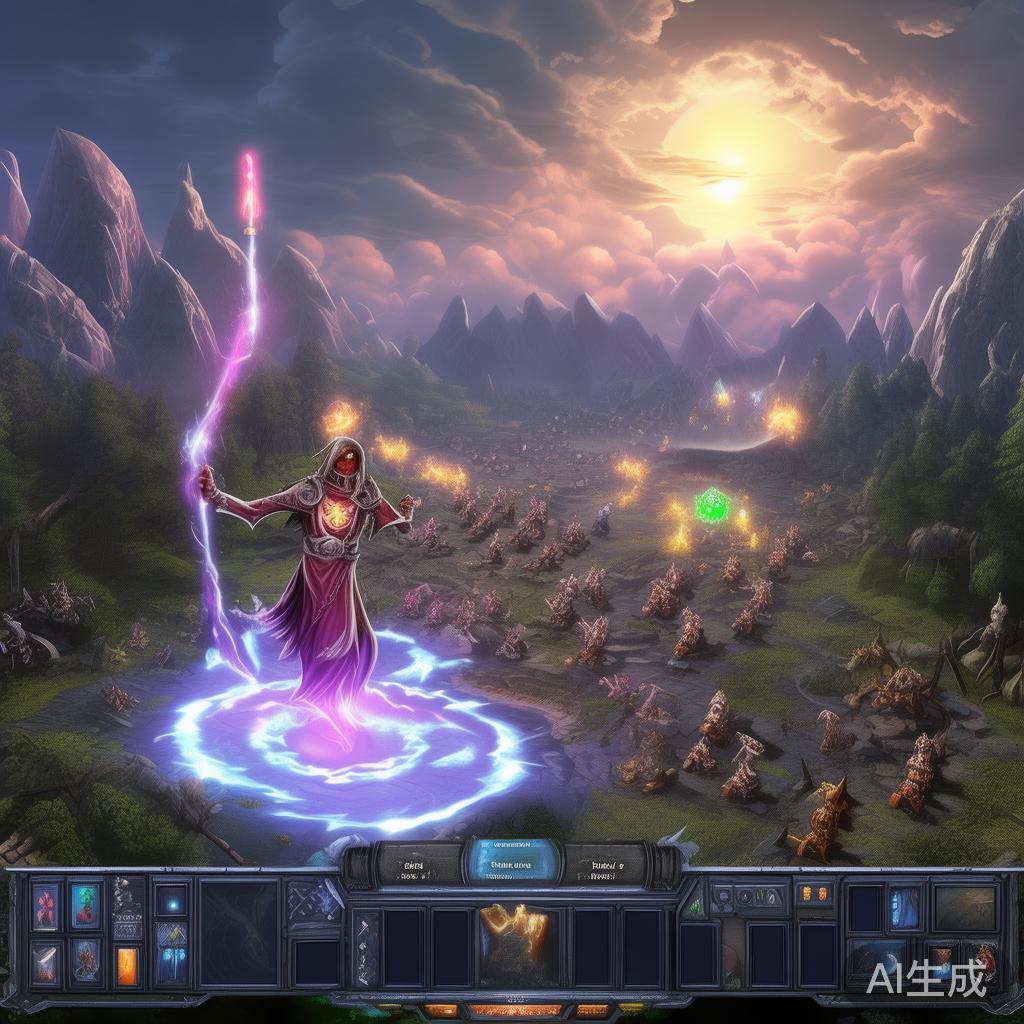Open the brown textured panel thumbnail
Screen dimensions: 1024x1024
click(965, 908)
